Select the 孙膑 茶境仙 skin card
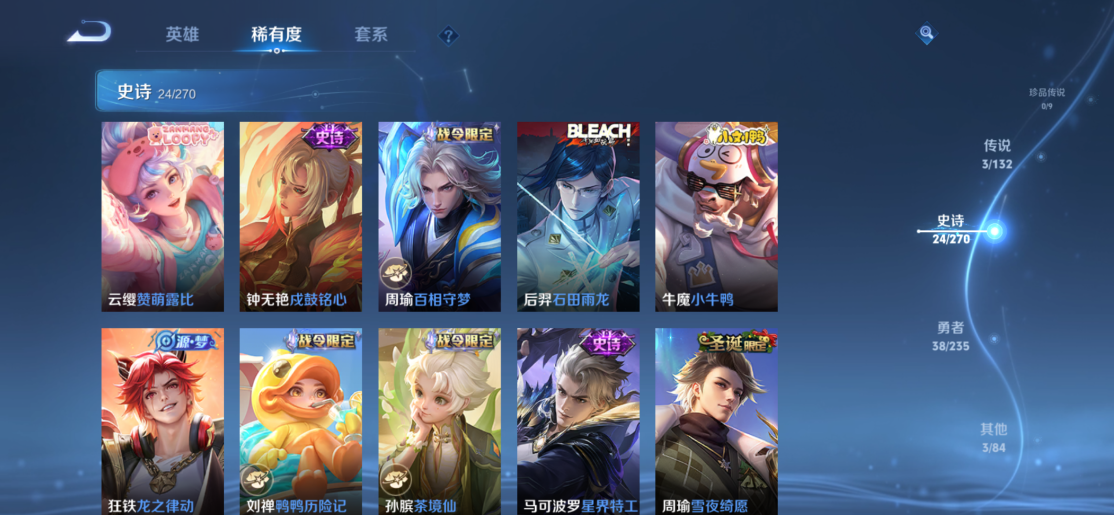This screenshot has width=1114, height=515. [439, 422]
